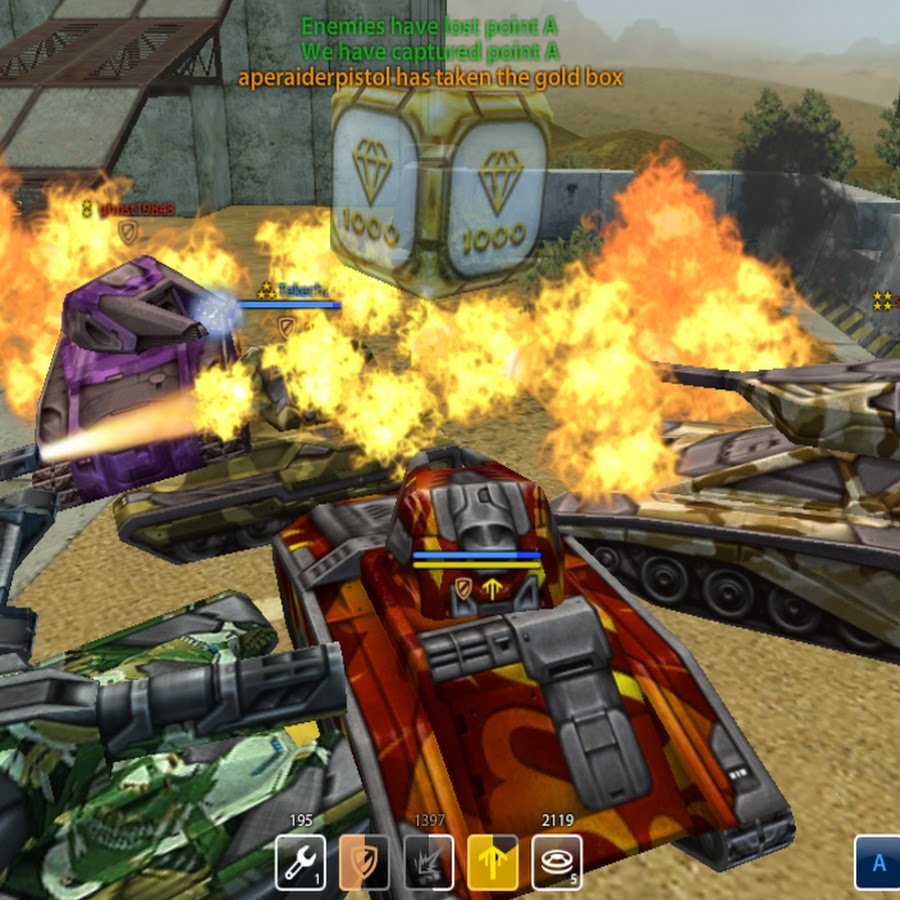Trigger the yellow arrows speed boost supply
Screen dimensions: 900x900
pos(493,862)
